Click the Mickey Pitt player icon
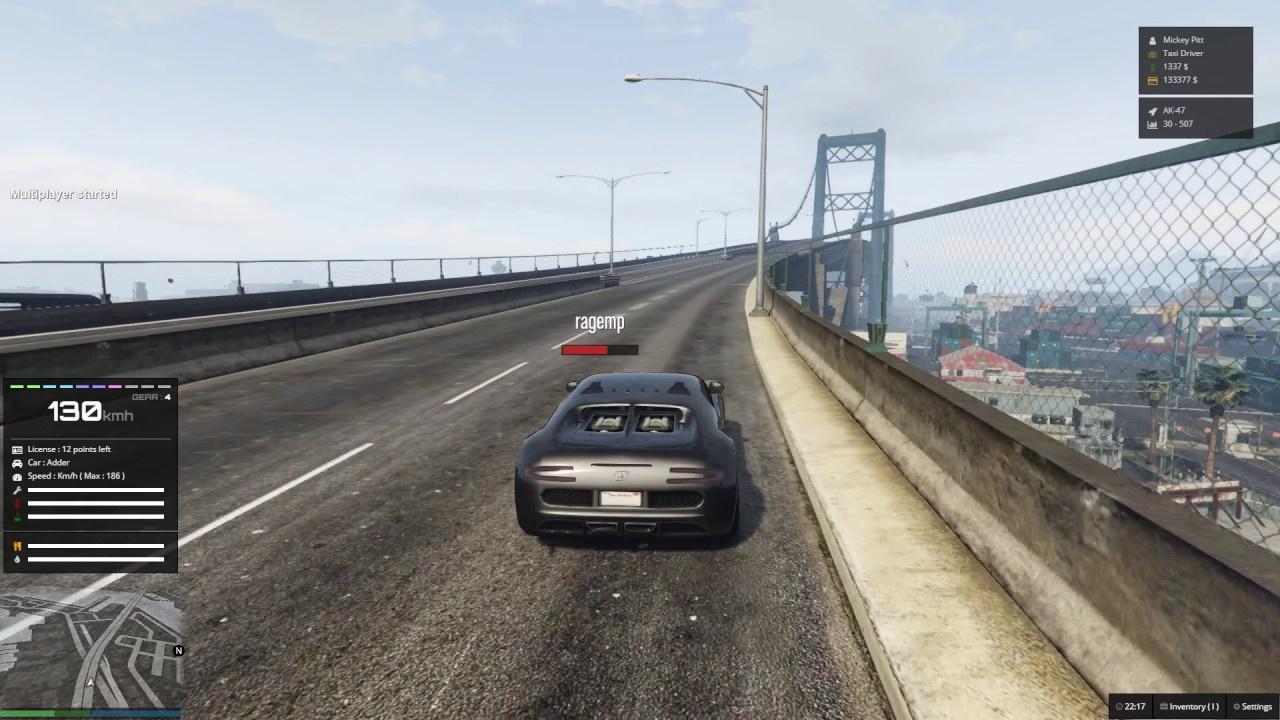This screenshot has height=720, width=1280. [x=1152, y=40]
